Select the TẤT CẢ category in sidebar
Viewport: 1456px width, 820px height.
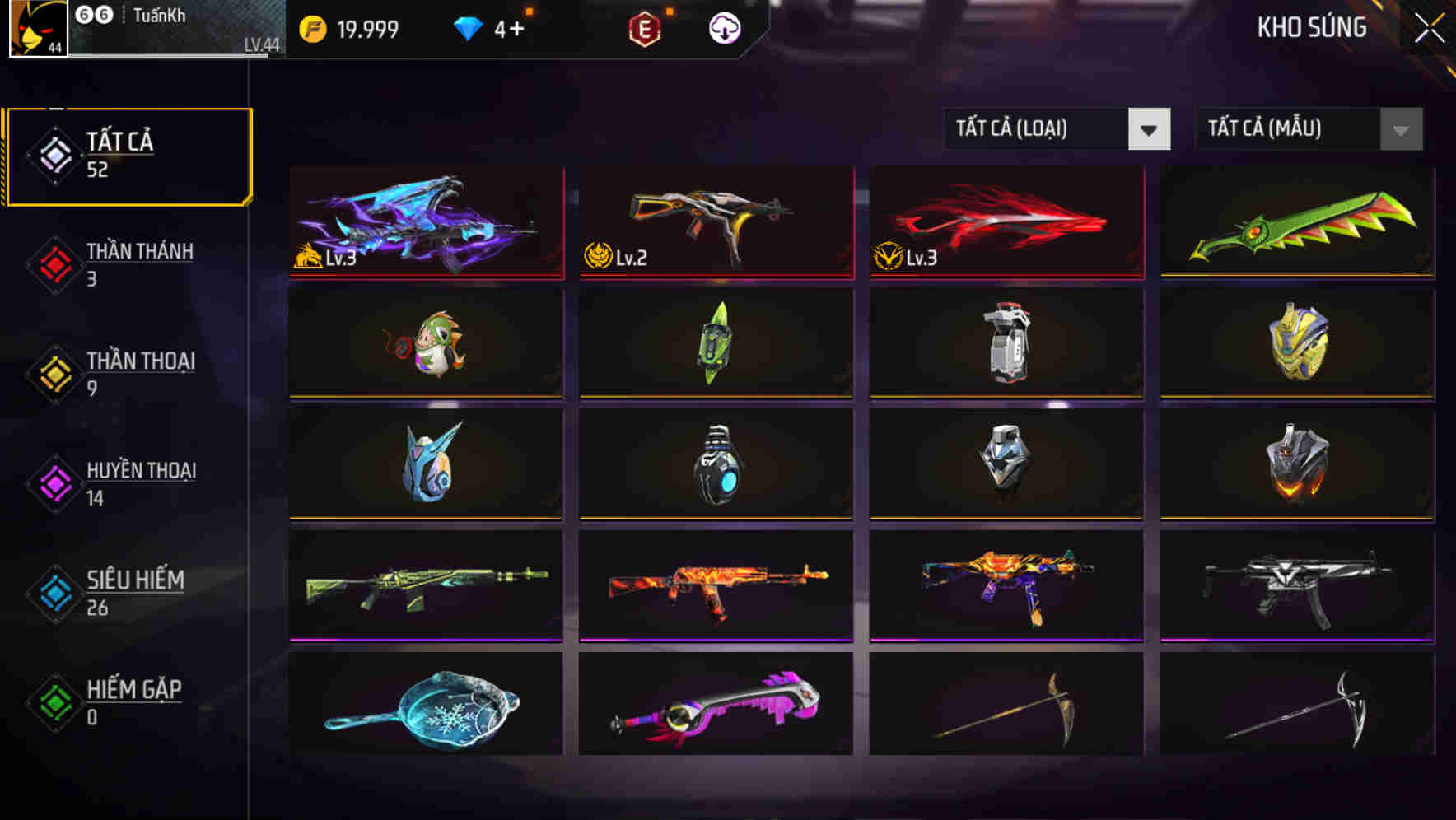[x=128, y=155]
